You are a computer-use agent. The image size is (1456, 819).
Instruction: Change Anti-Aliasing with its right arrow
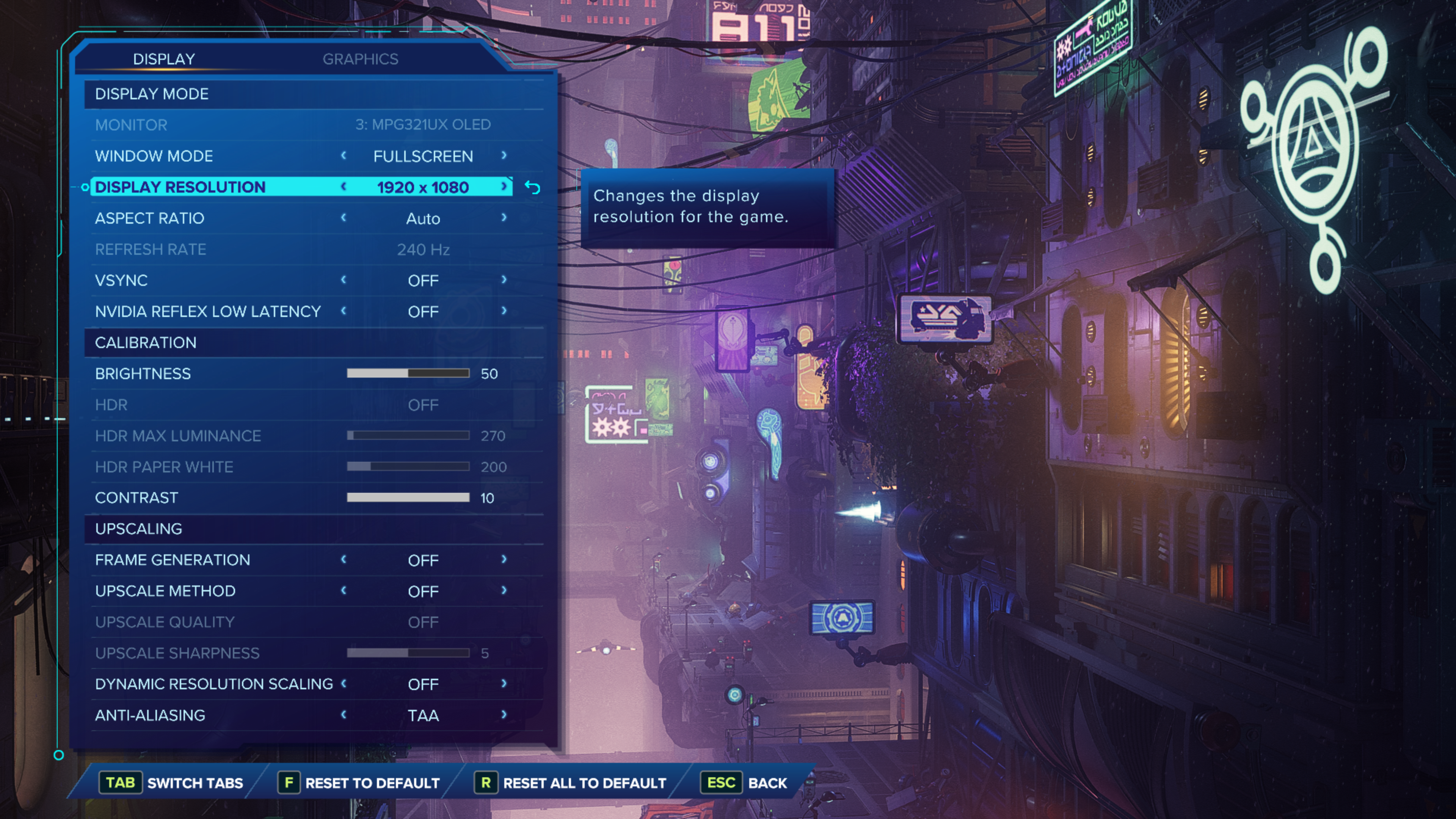pyautogui.click(x=504, y=715)
